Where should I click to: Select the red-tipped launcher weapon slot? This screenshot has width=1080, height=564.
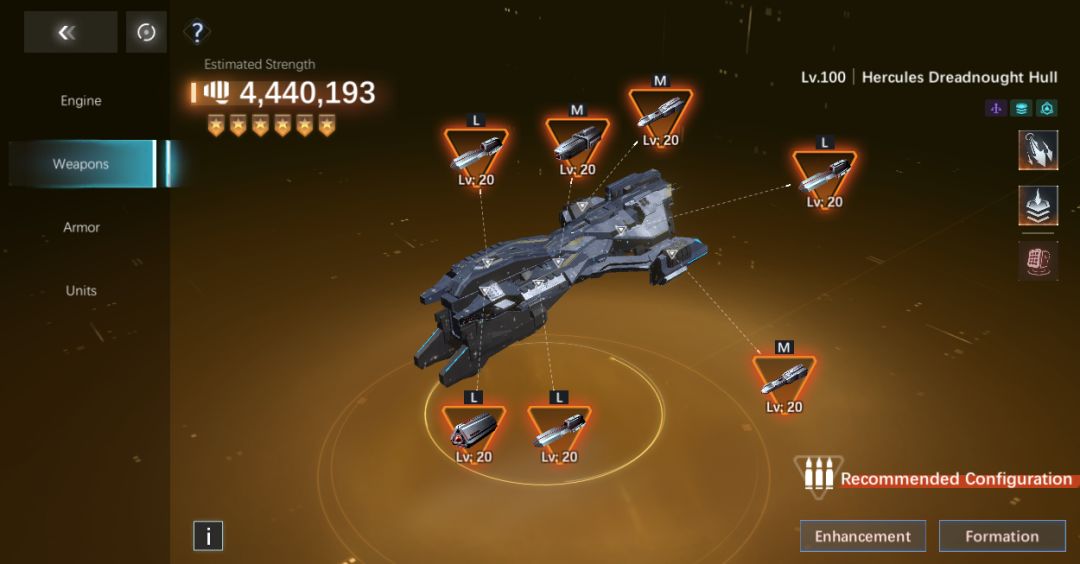coord(474,430)
